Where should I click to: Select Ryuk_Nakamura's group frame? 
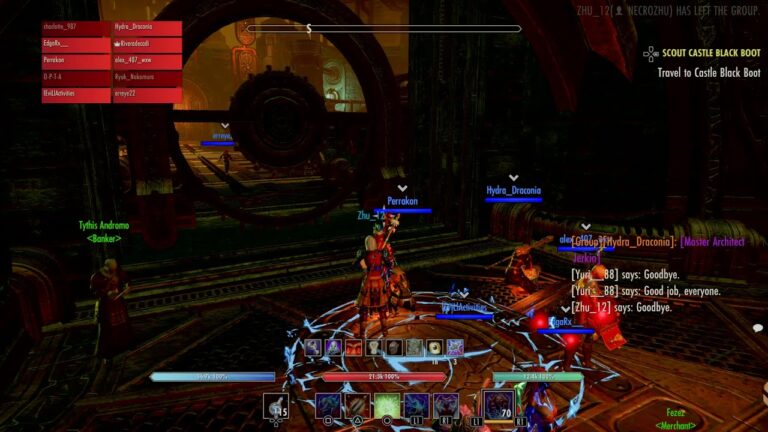click(x=147, y=78)
